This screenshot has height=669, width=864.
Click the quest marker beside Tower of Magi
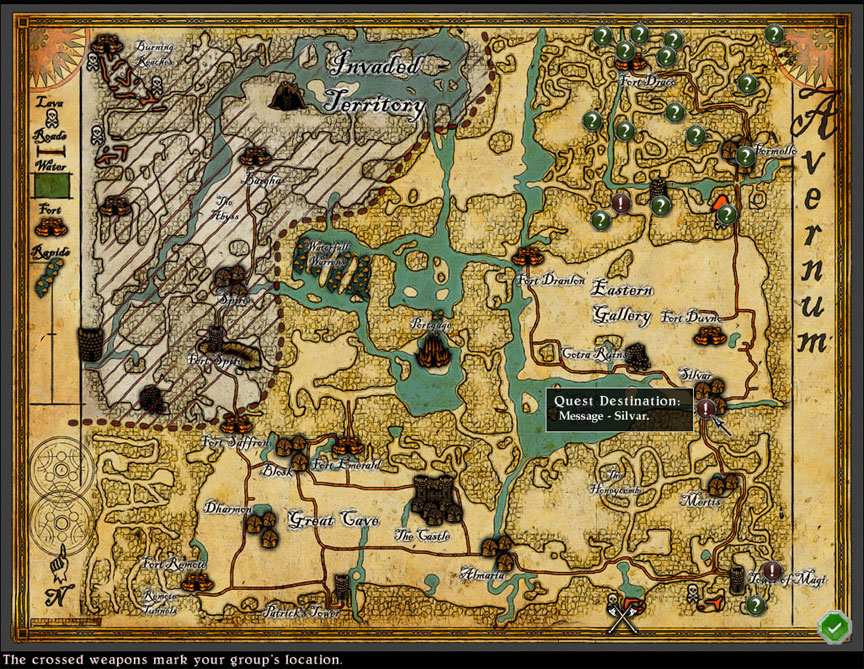pyautogui.click(x=772, y=571)
